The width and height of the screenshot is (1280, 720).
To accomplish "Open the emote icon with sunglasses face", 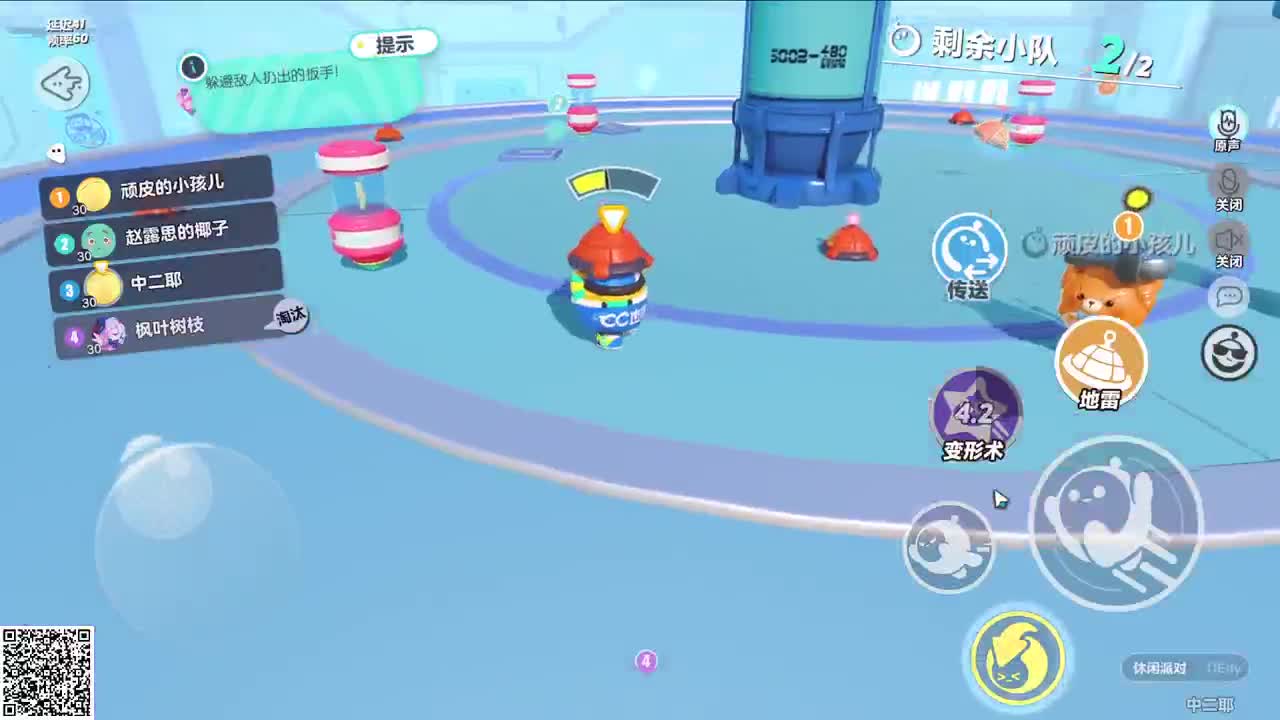I will point(1229,349).
